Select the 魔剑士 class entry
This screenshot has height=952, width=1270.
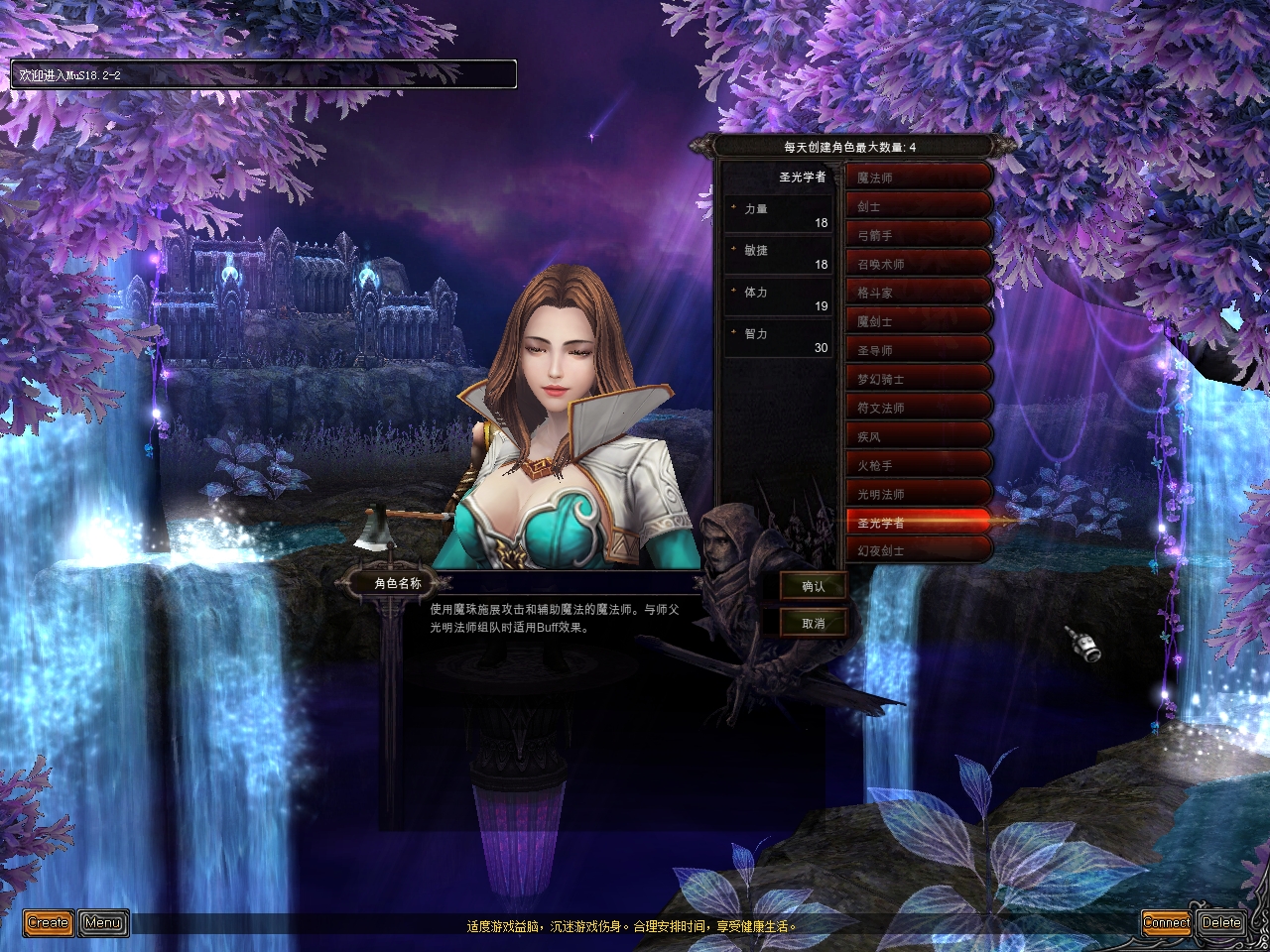[x=919, y=321]
